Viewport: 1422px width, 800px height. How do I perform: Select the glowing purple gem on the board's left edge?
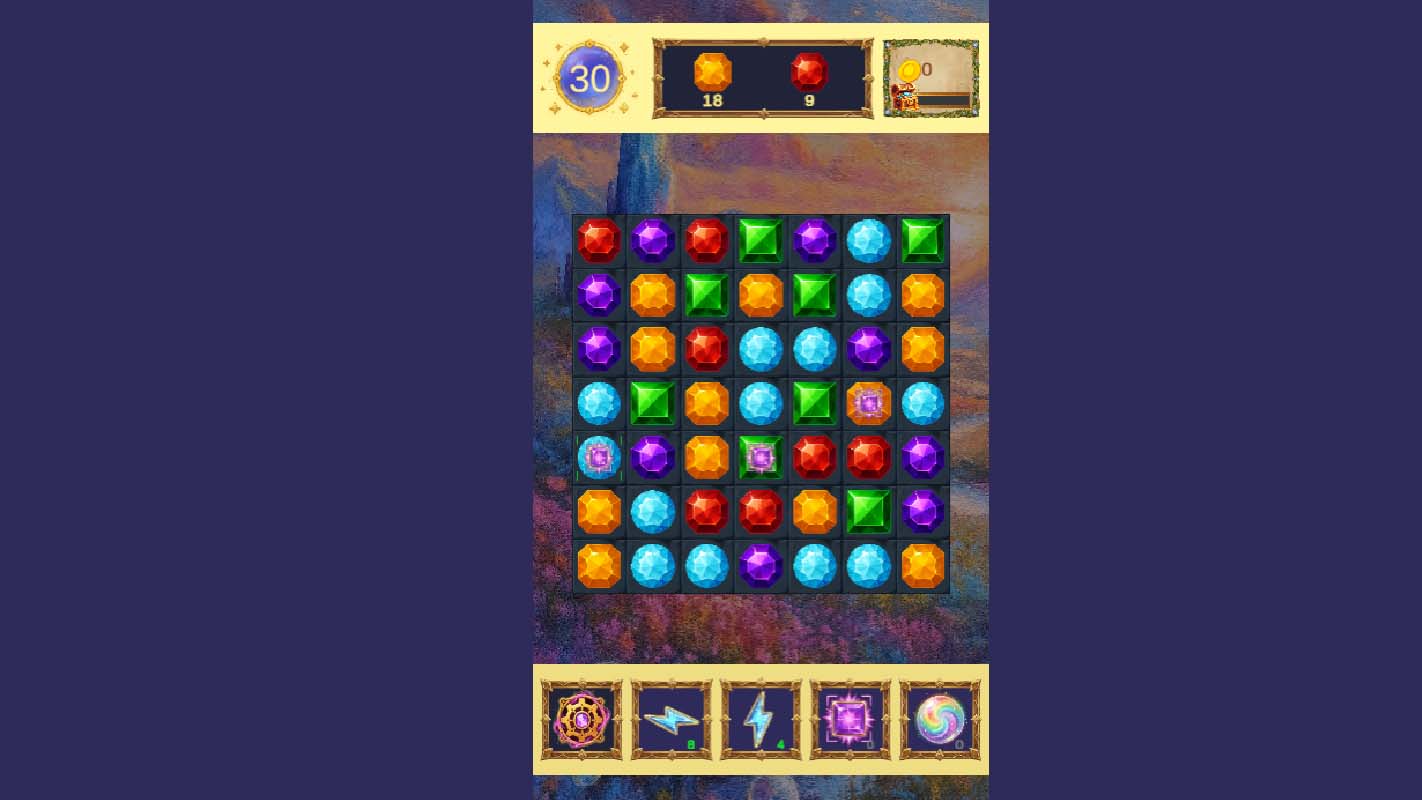(x=598, y=457)
